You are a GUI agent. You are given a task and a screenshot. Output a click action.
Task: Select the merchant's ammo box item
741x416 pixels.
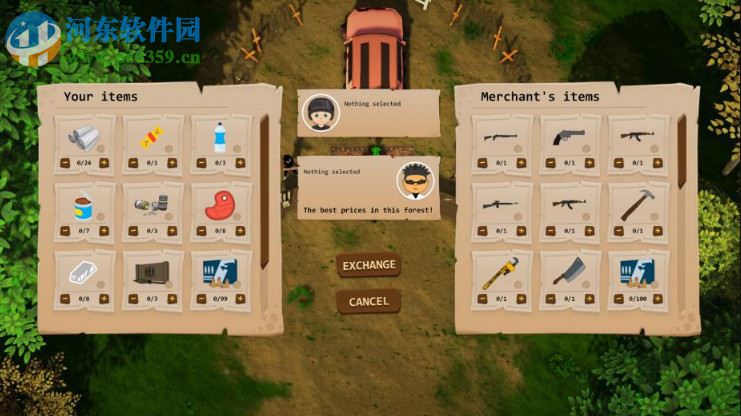[638, 272]
